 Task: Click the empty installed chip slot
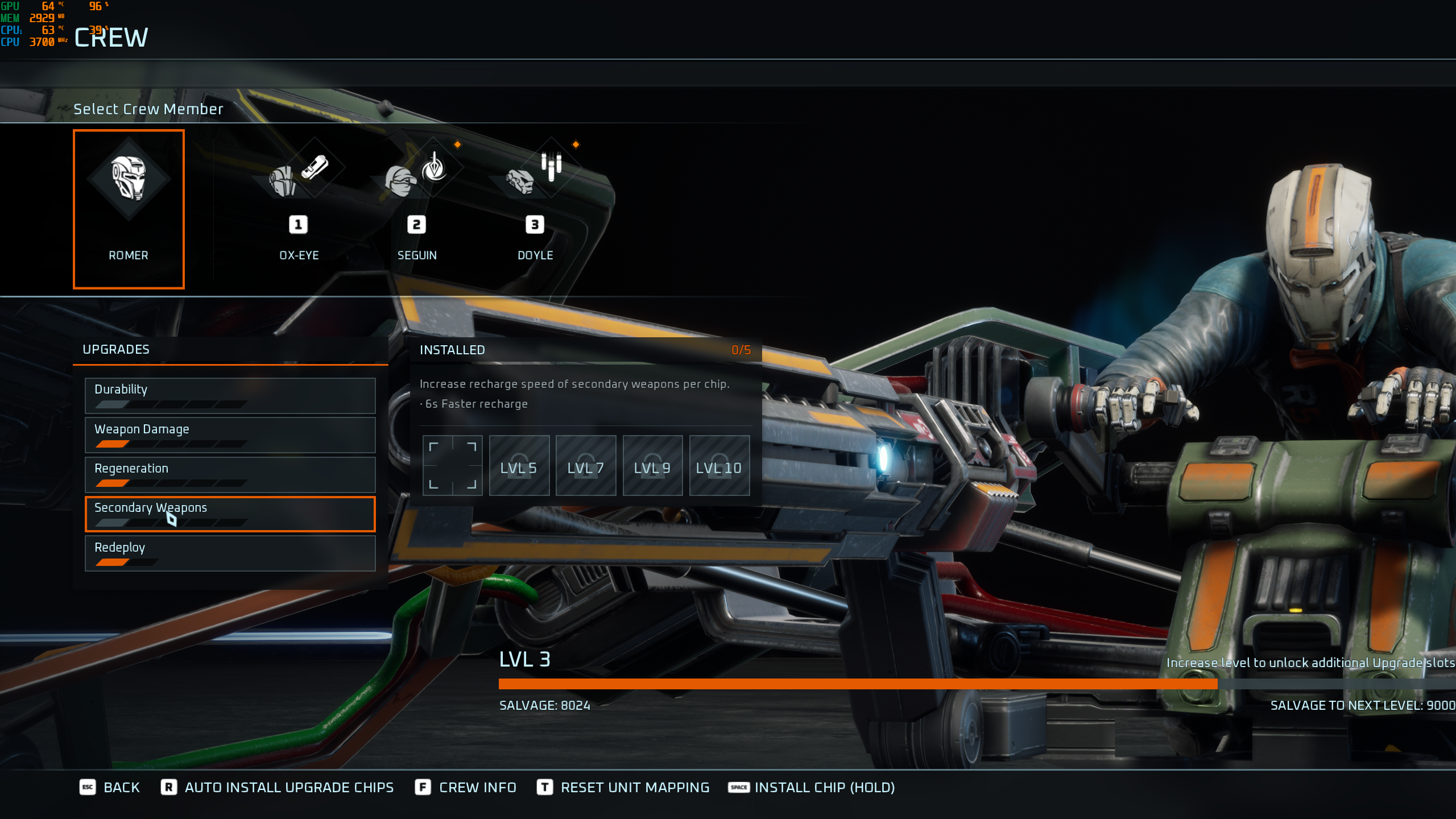452,465
